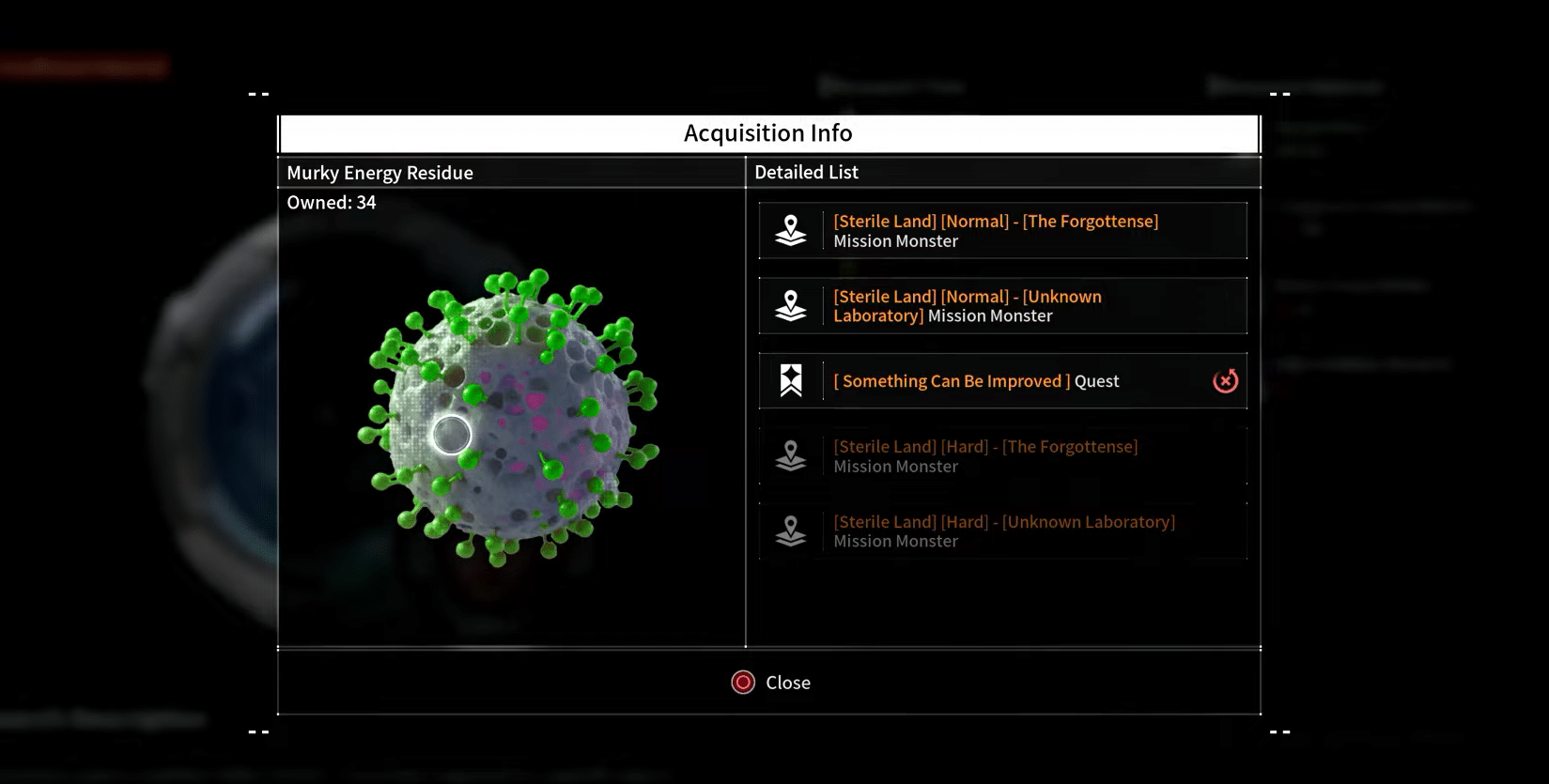This screenshot has width=1549, height=784.
Task: Open the Something Can Be Improved quest
Action: coord(977,381)
